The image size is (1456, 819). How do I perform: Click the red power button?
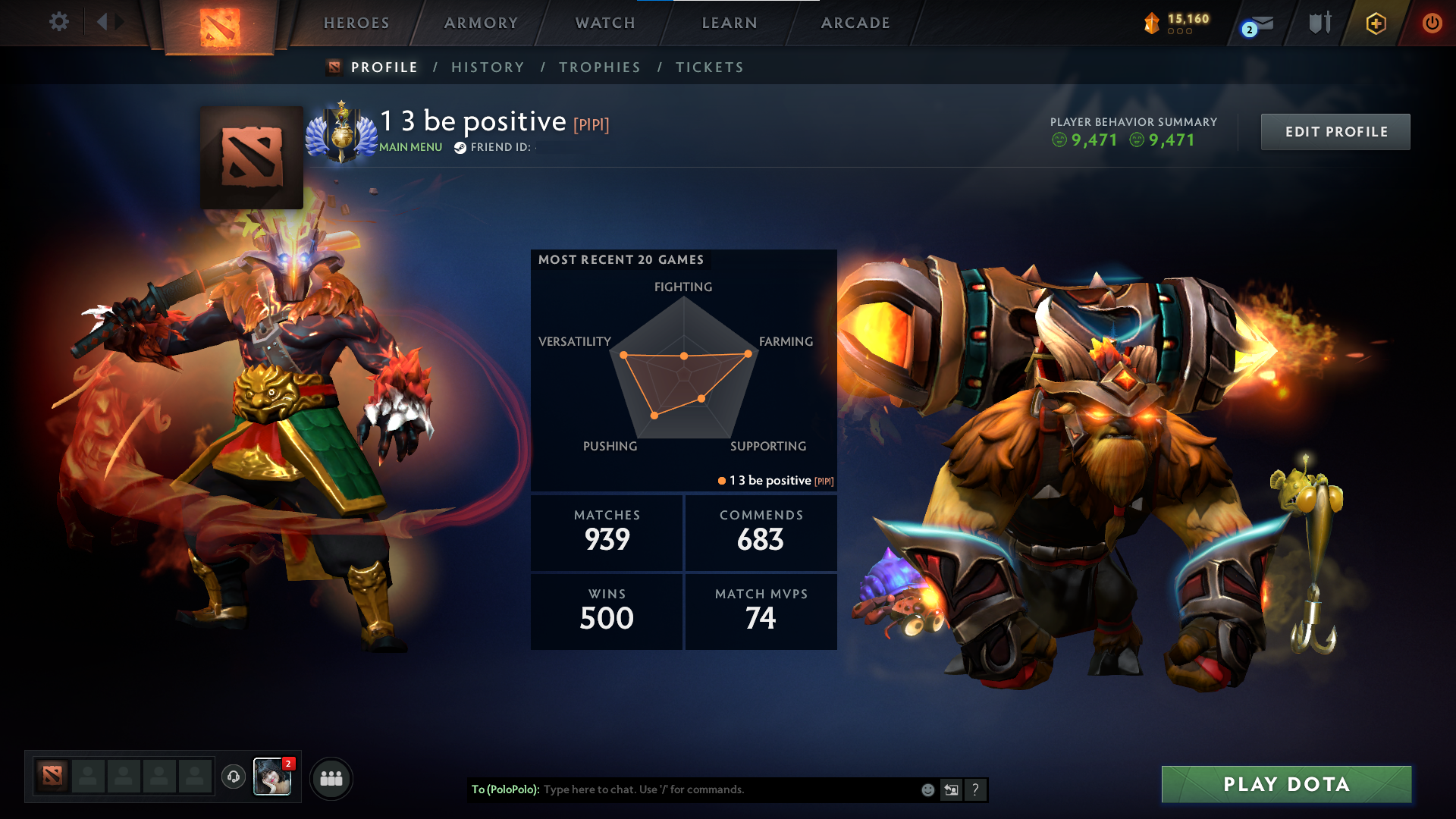point(1432,22)
